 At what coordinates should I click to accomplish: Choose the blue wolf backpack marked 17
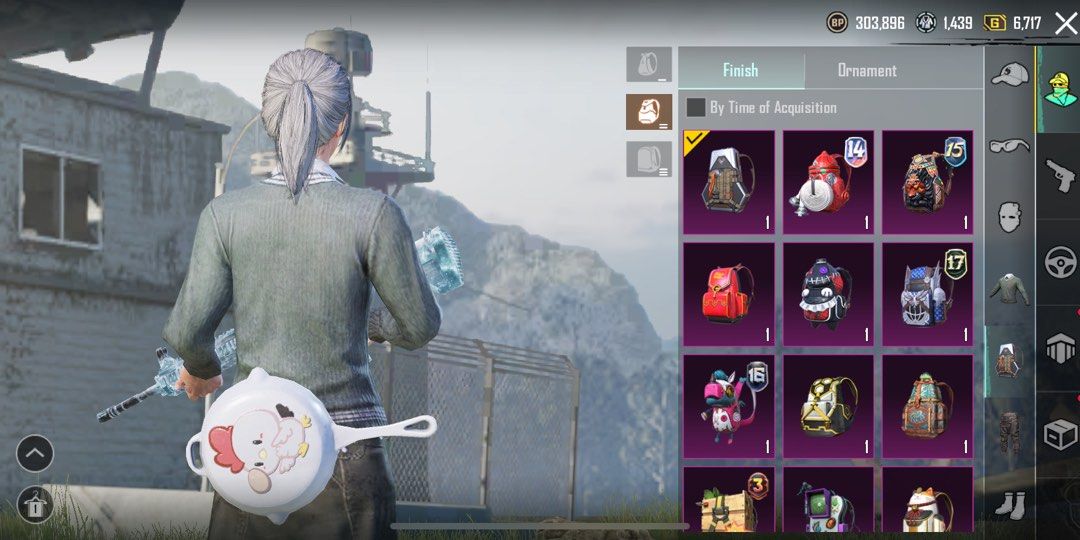click(927, 294)
